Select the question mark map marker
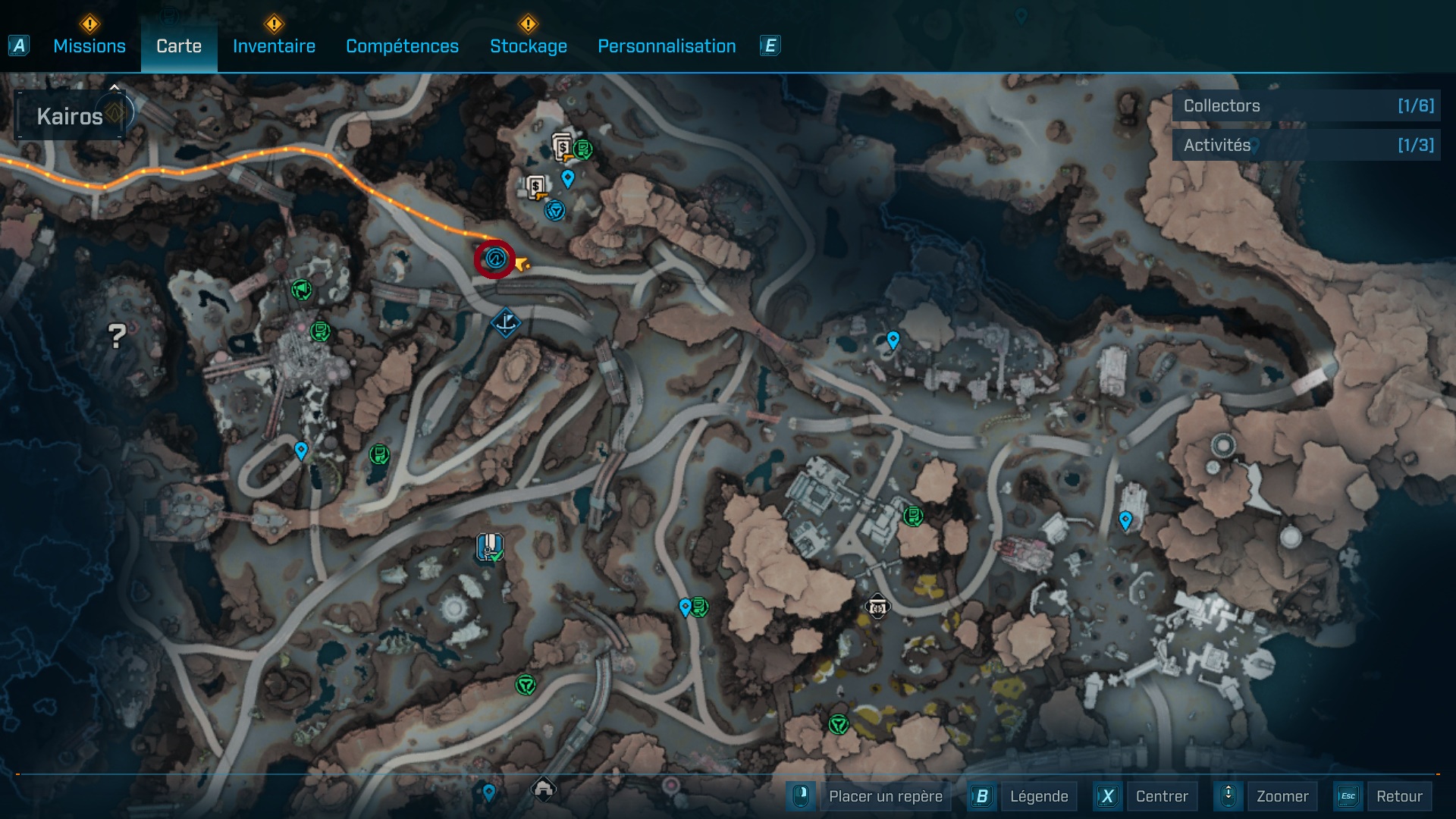The height and width of the screenshot is (819, 1456). (116, 336)
